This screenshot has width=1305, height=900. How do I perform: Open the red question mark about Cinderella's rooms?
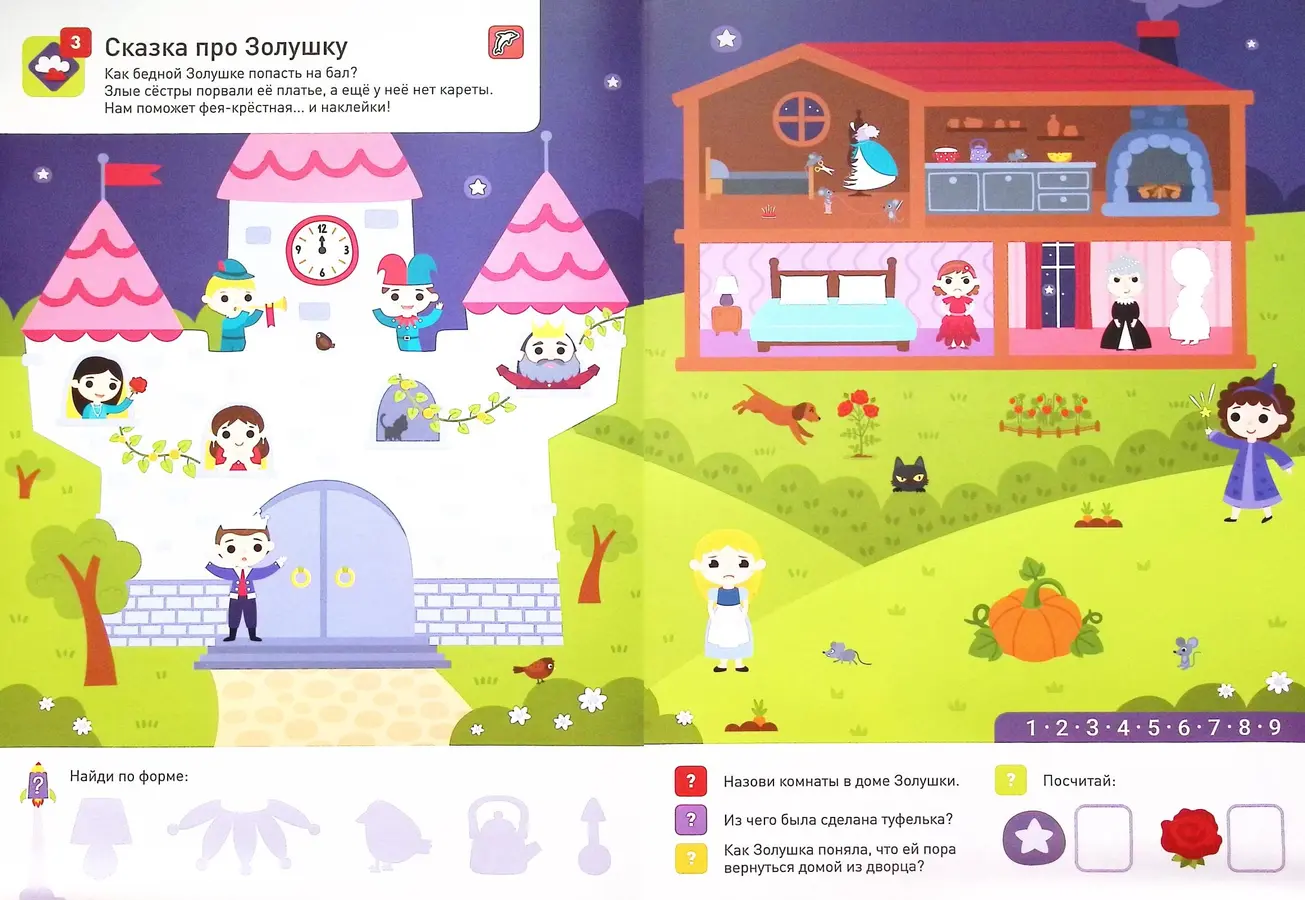coord(691,781)
